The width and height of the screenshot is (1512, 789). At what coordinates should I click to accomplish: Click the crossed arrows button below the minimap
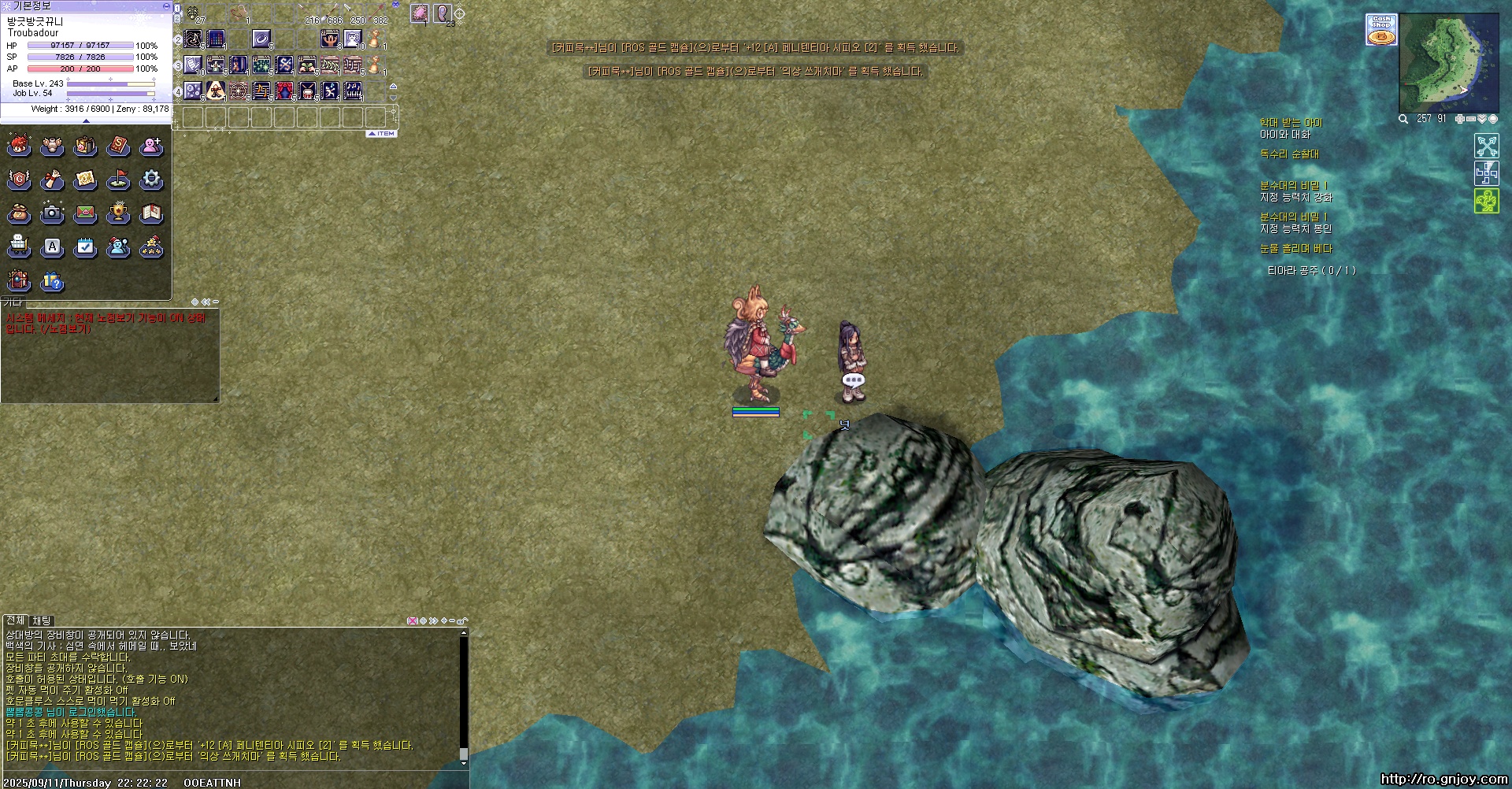[x=1487, y=146]
